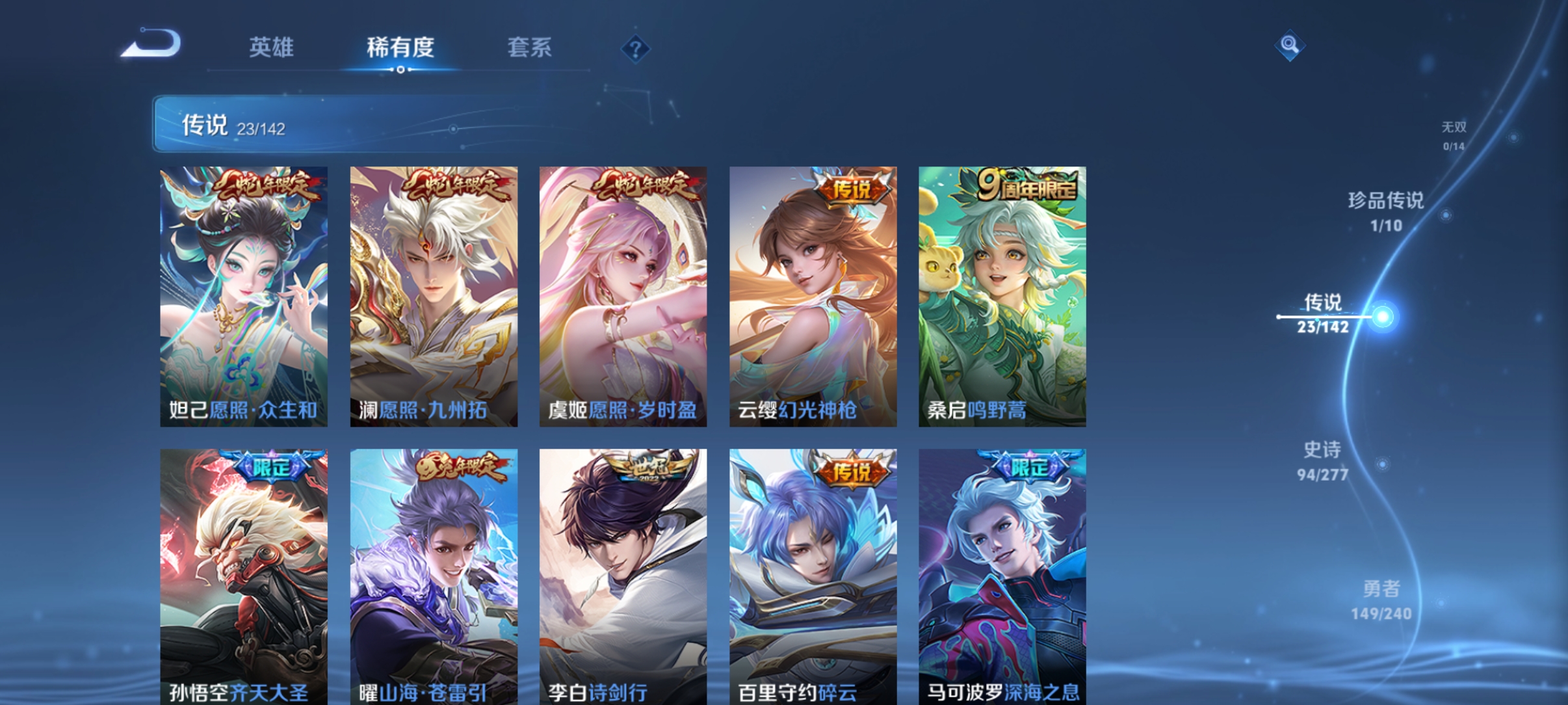Open 李白's 诗剑行 skin card
1568x705 pixels.
pos(622,572)
